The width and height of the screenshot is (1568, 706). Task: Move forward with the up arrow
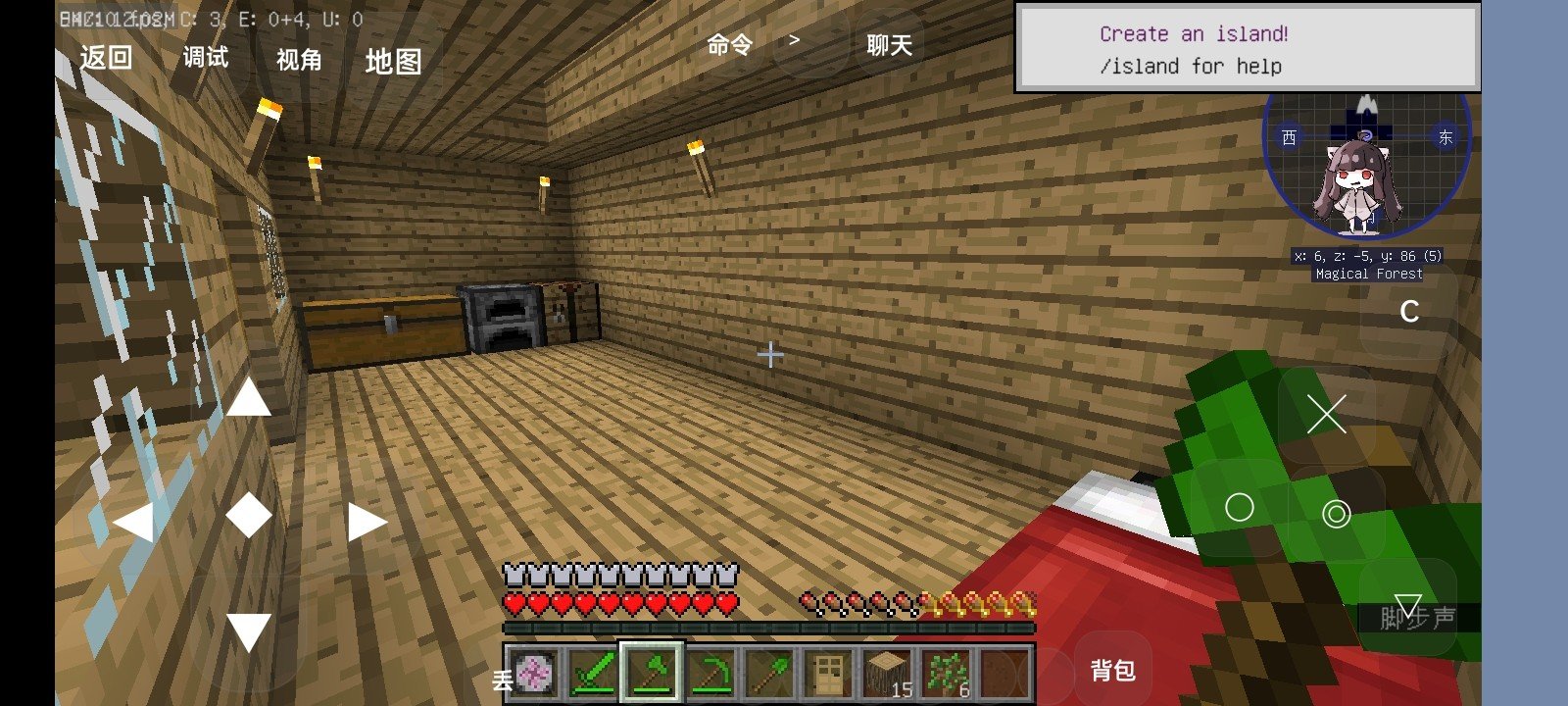pyautogui.click(x=249, y=398)
